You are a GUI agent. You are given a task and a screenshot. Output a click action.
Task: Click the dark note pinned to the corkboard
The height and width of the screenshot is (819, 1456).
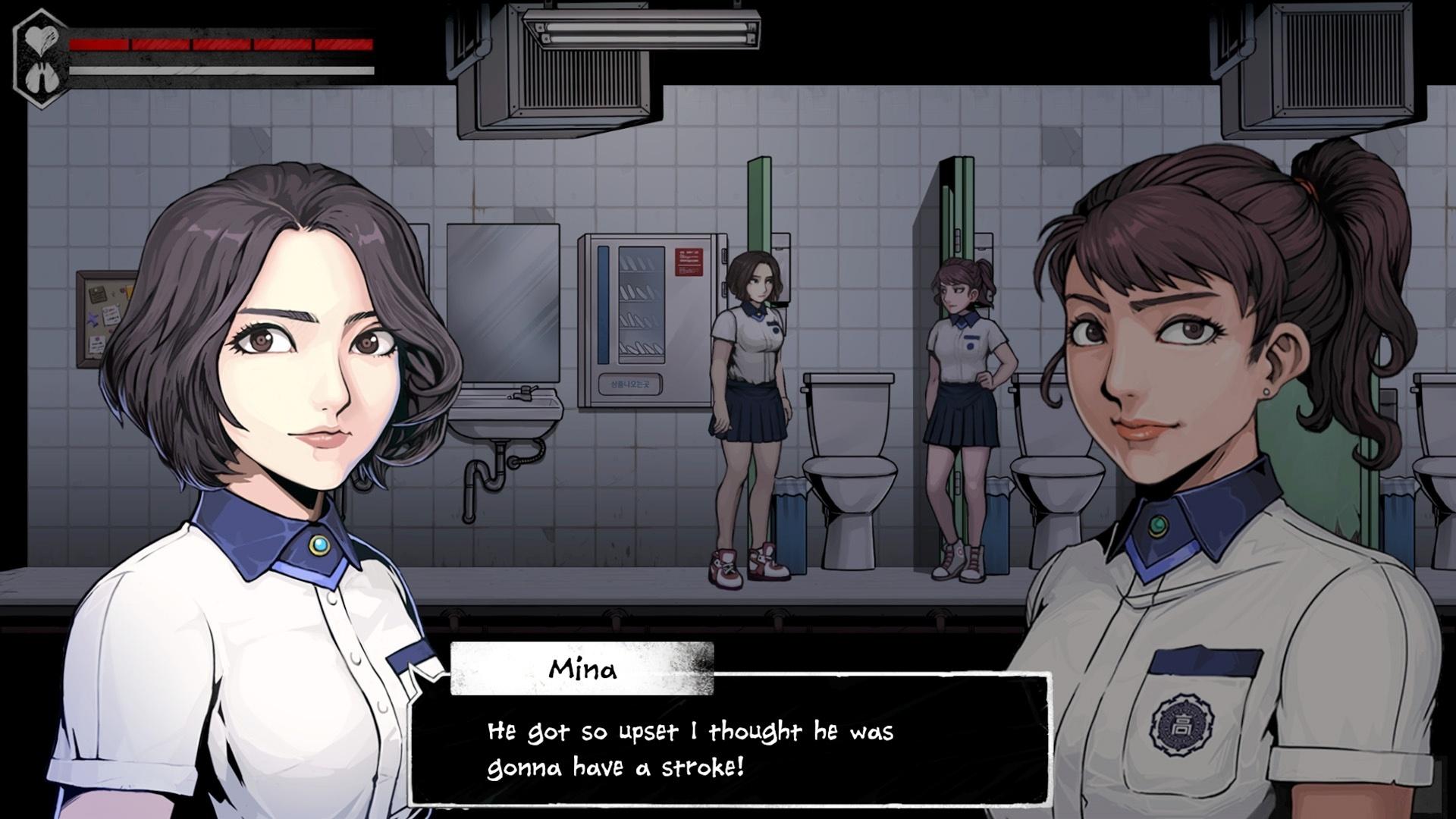coord(97,294)
